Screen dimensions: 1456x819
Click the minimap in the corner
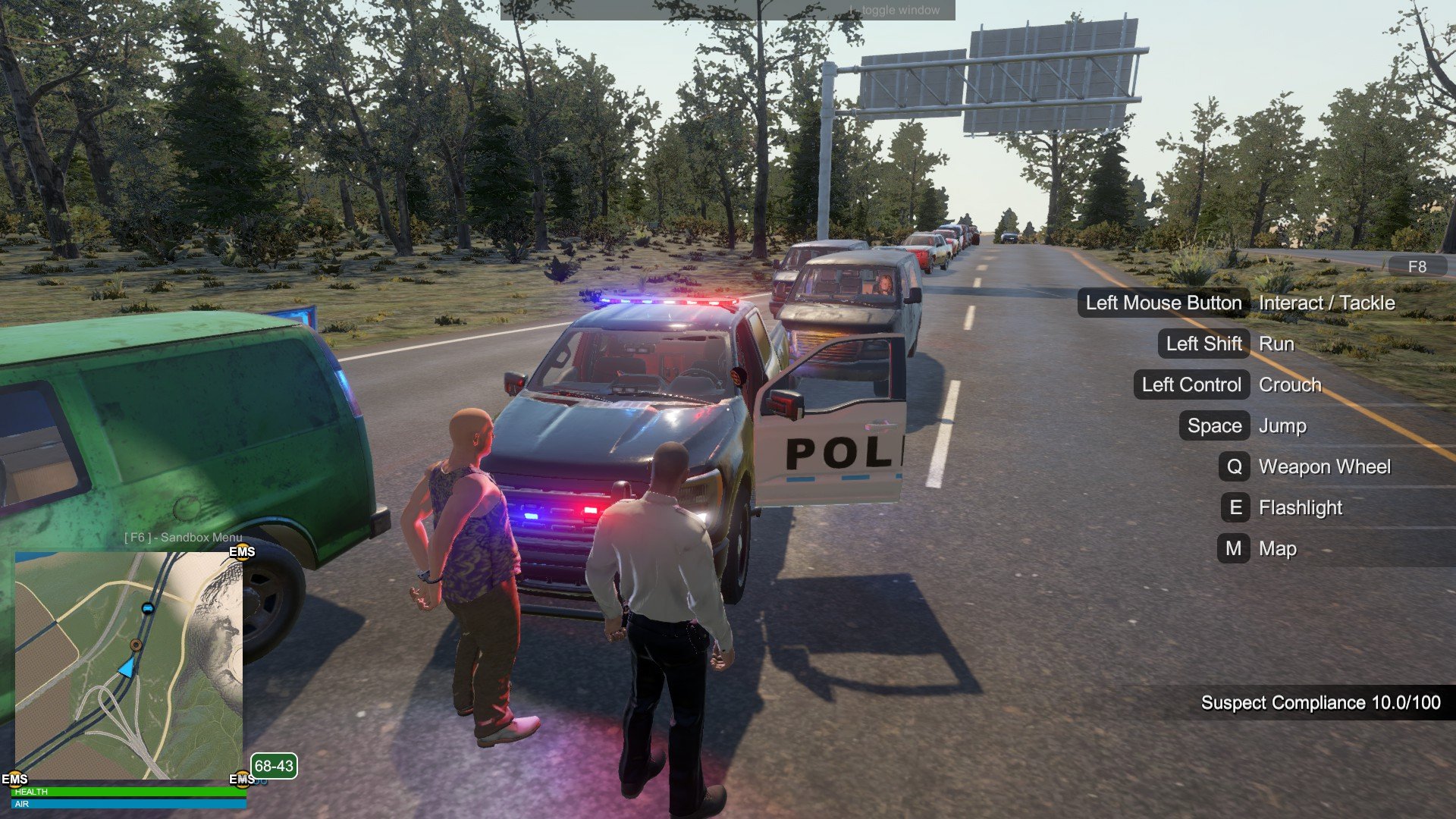click(129, 665)
